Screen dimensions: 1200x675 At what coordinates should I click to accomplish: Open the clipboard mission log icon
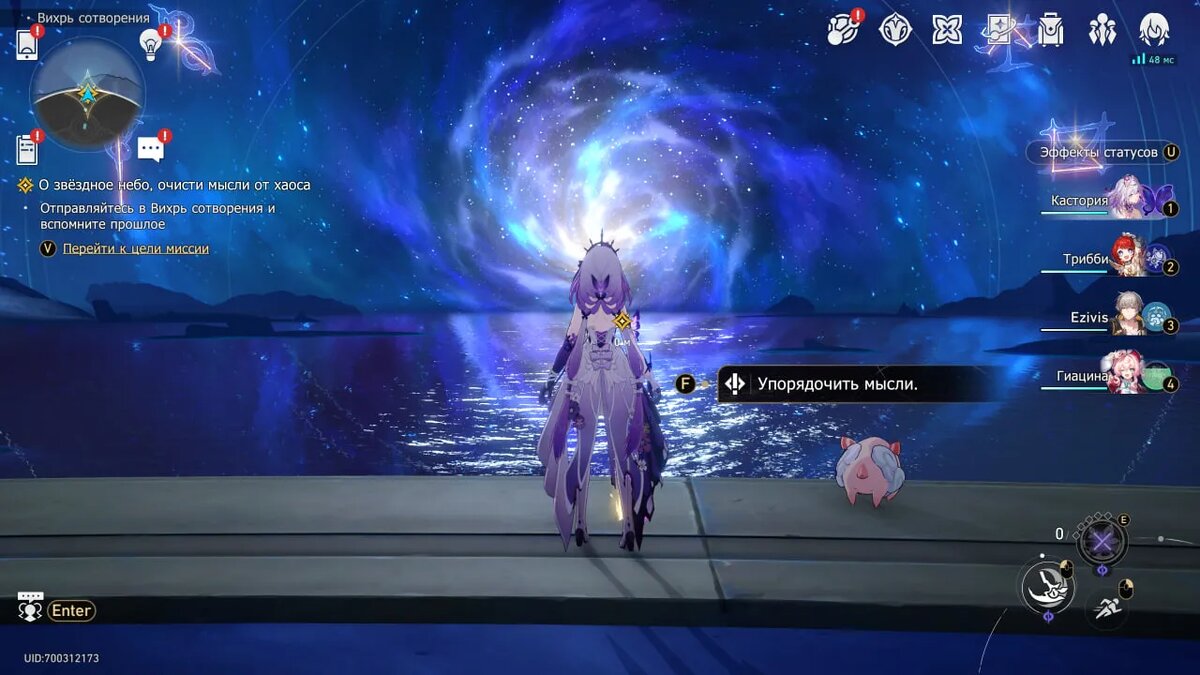click(27, 149)
